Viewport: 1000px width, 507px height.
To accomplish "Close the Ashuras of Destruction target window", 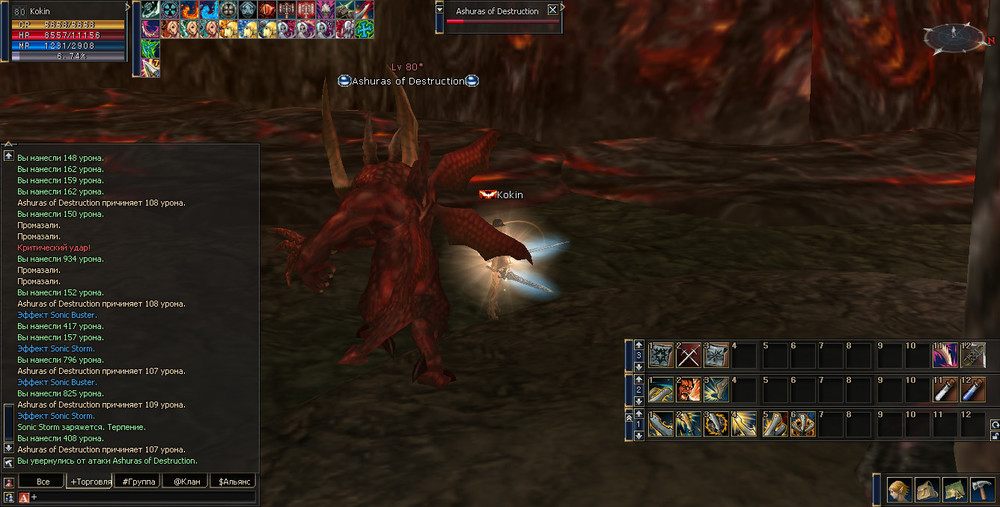I will click(x=552, y=10).
